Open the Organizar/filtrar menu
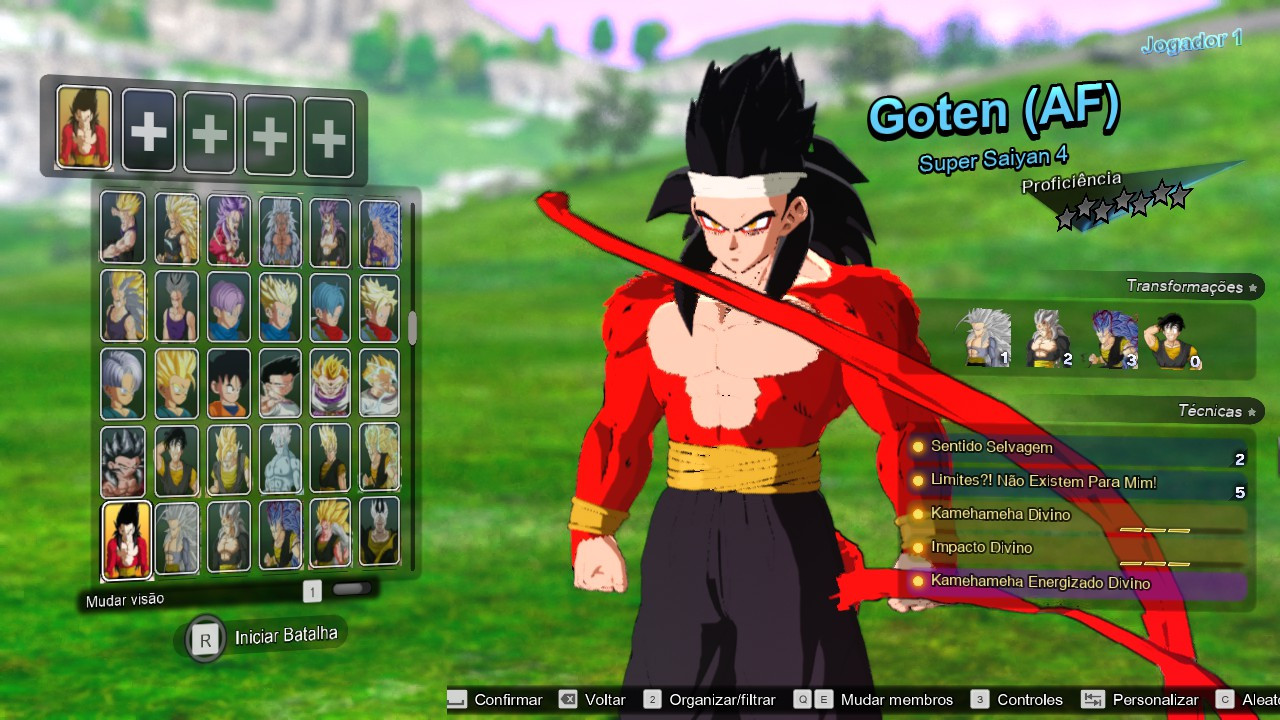The width and height of the screenshot is (1280, 720). pyautogui.click(x=650, y=700)
